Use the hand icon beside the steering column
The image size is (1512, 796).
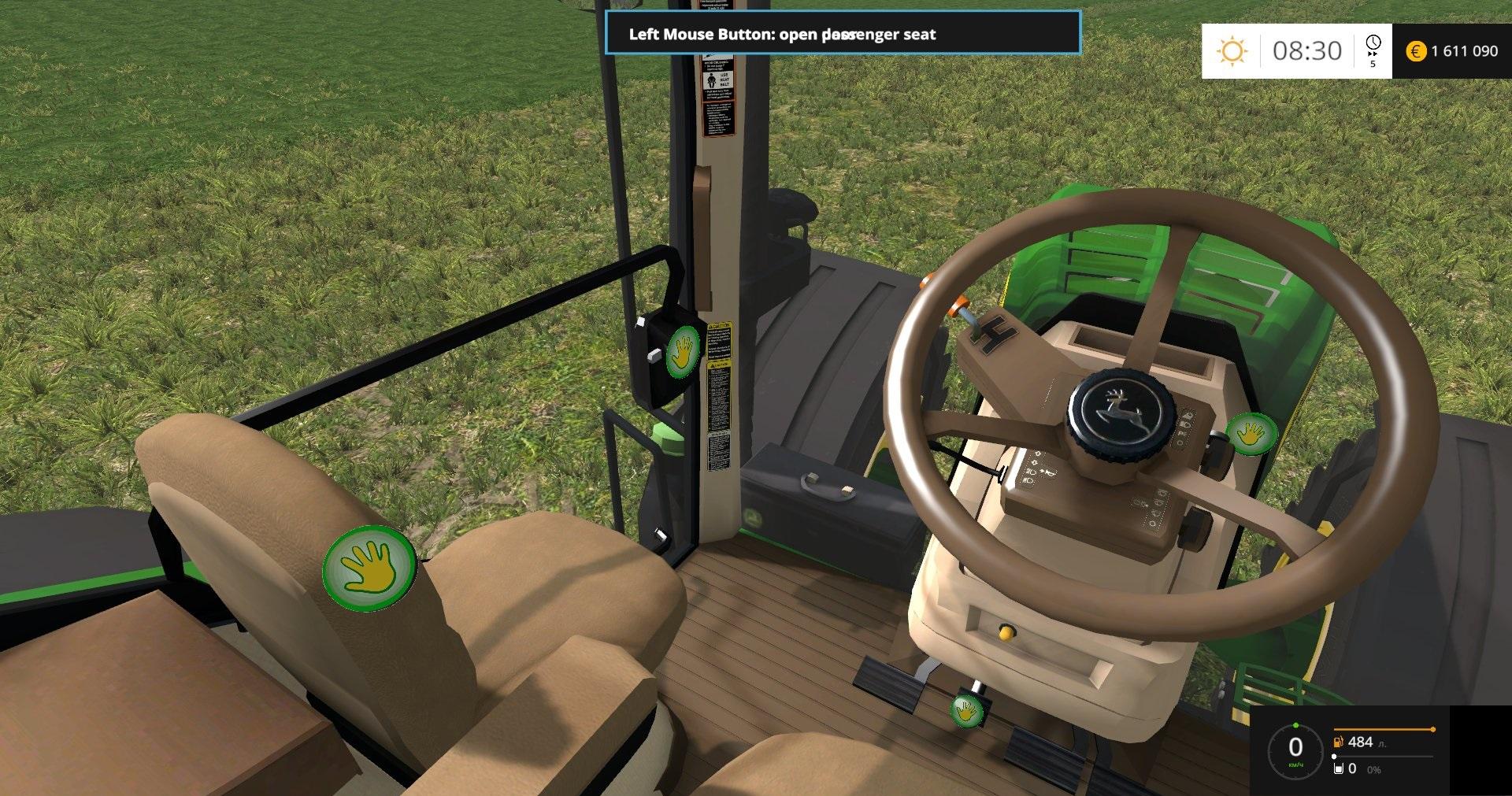pyautogui.click(x=1251, y=433)
